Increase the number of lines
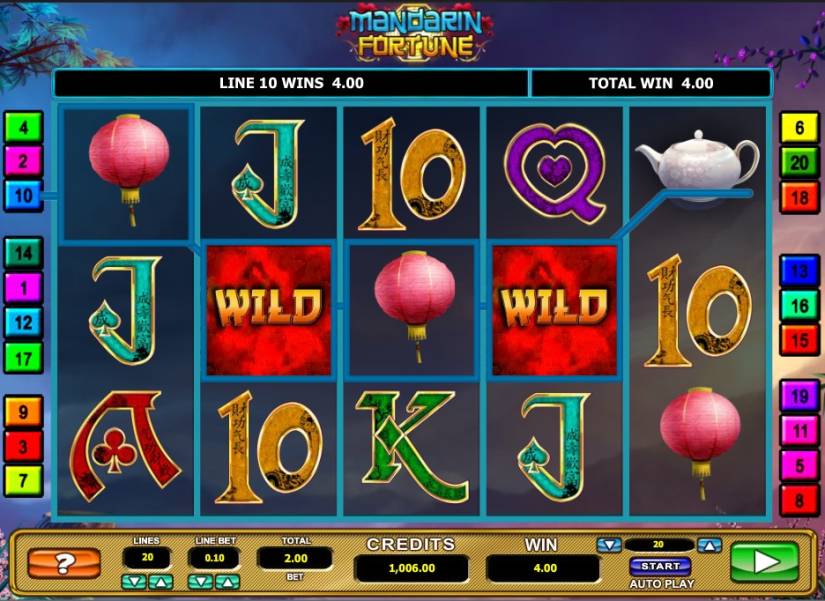This screenshot has height=601, width=825. (163, 581)
